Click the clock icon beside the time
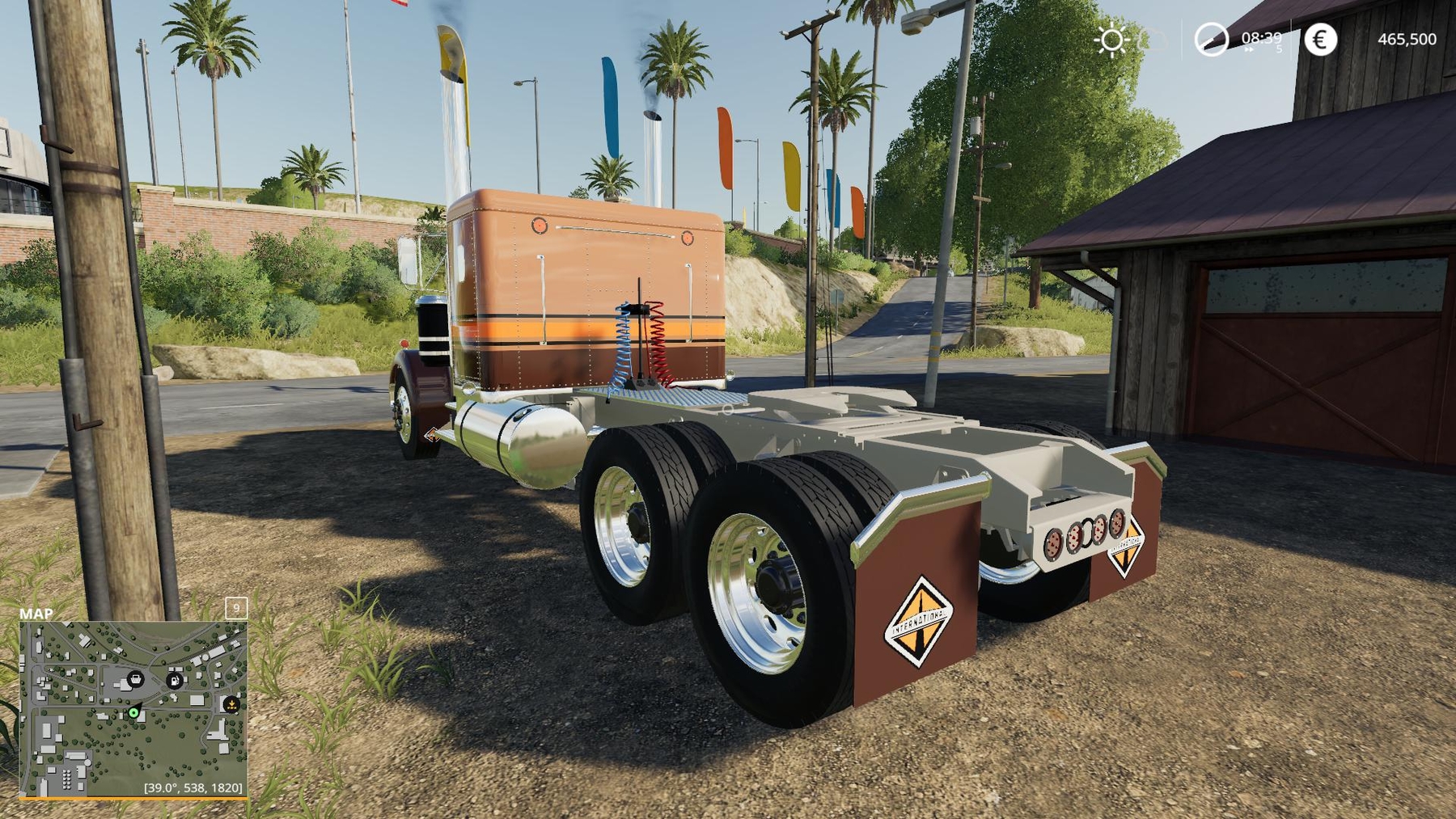1456x819 pixels. [1211, 40]
